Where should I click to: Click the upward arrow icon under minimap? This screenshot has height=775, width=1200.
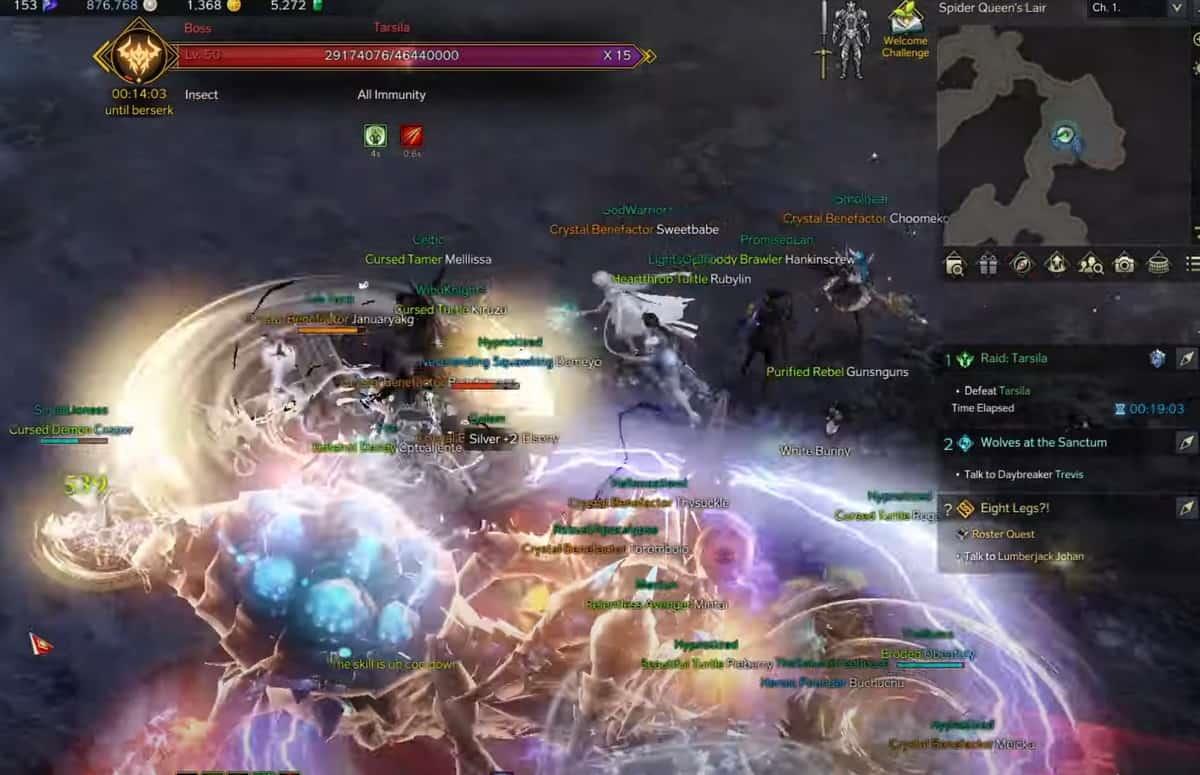click(x=1056, y=264)
